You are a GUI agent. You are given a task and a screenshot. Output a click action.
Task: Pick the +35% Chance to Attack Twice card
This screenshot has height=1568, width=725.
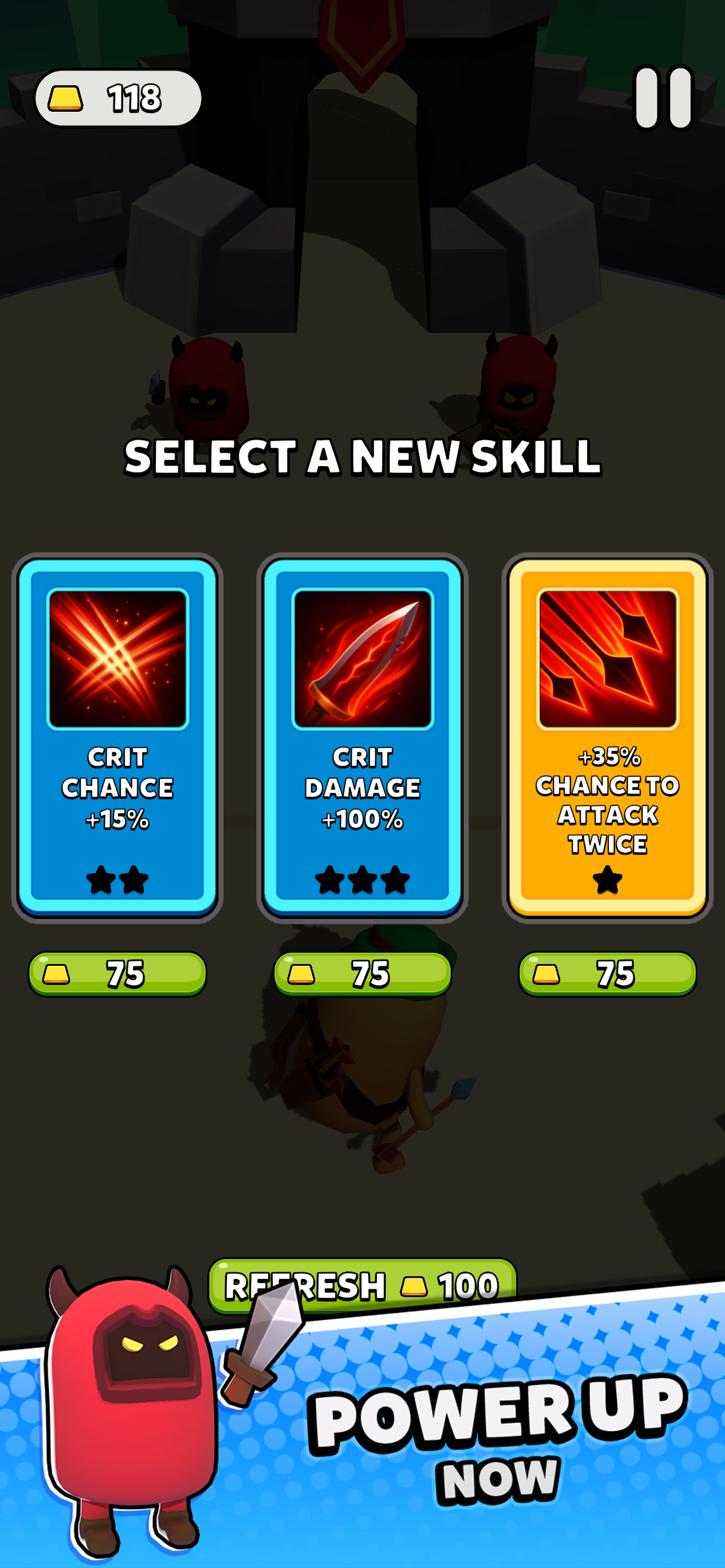(607, 737)
